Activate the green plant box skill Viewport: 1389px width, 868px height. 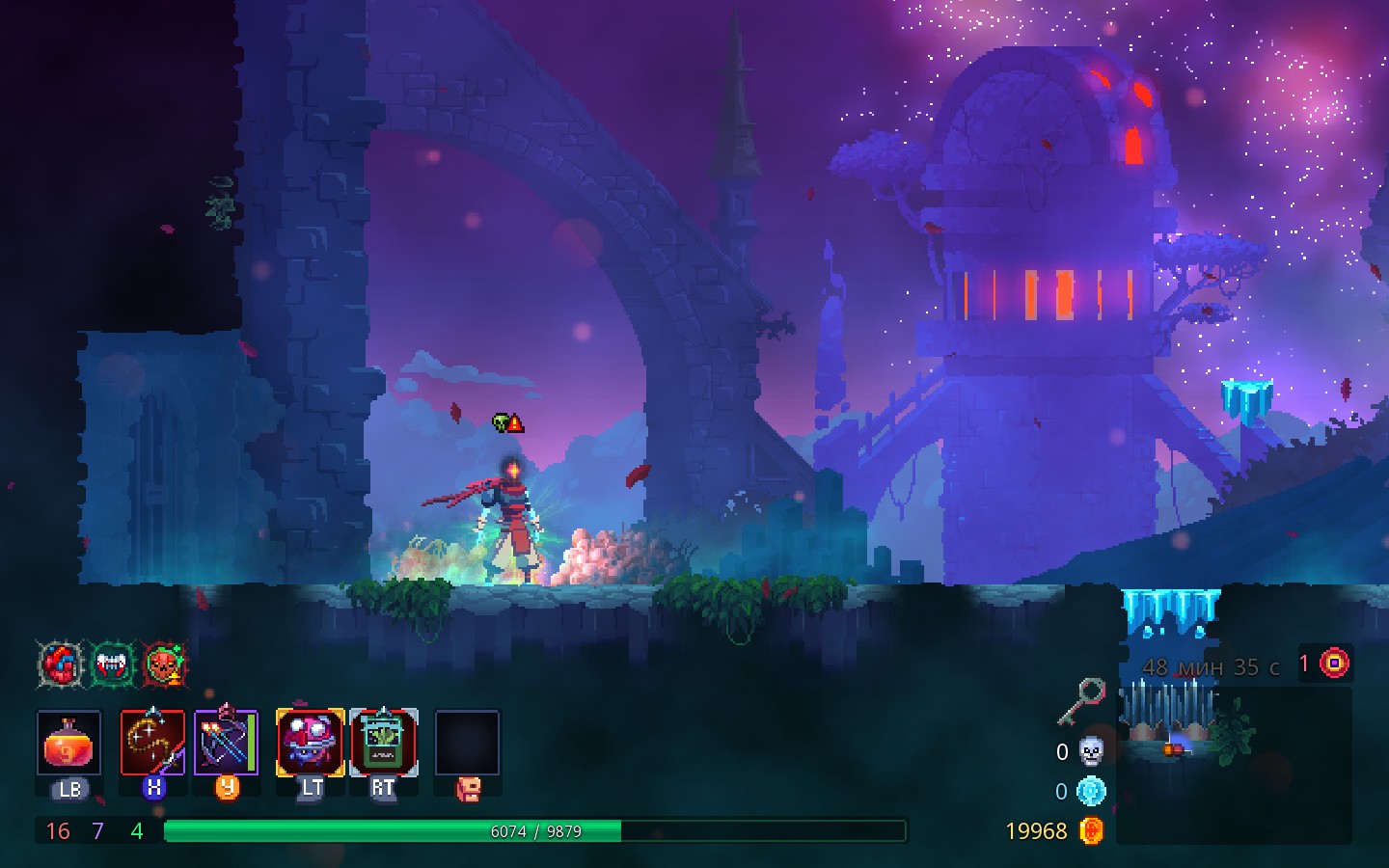coord(384,743)
